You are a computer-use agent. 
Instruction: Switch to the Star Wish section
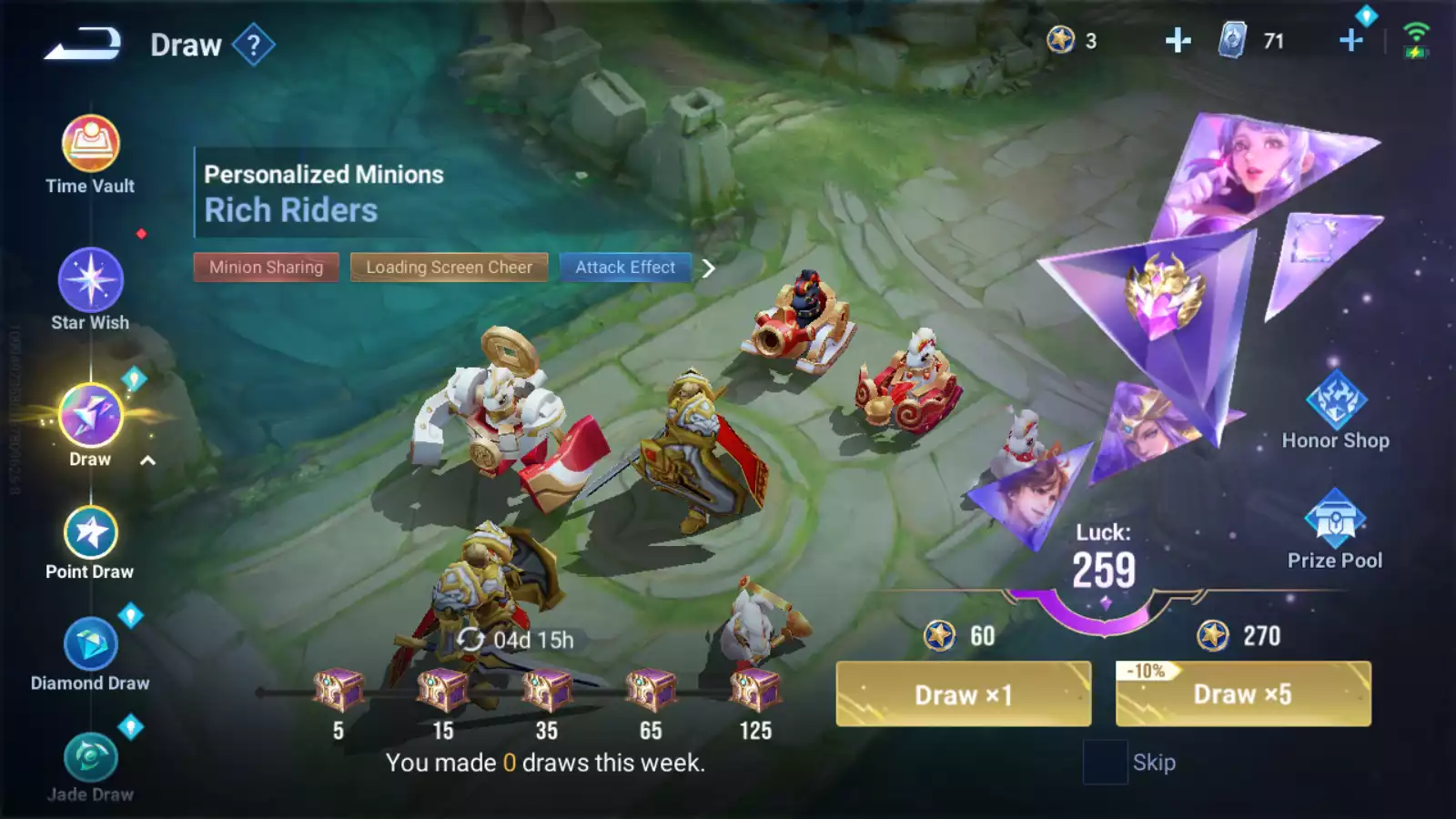(90, 289)
